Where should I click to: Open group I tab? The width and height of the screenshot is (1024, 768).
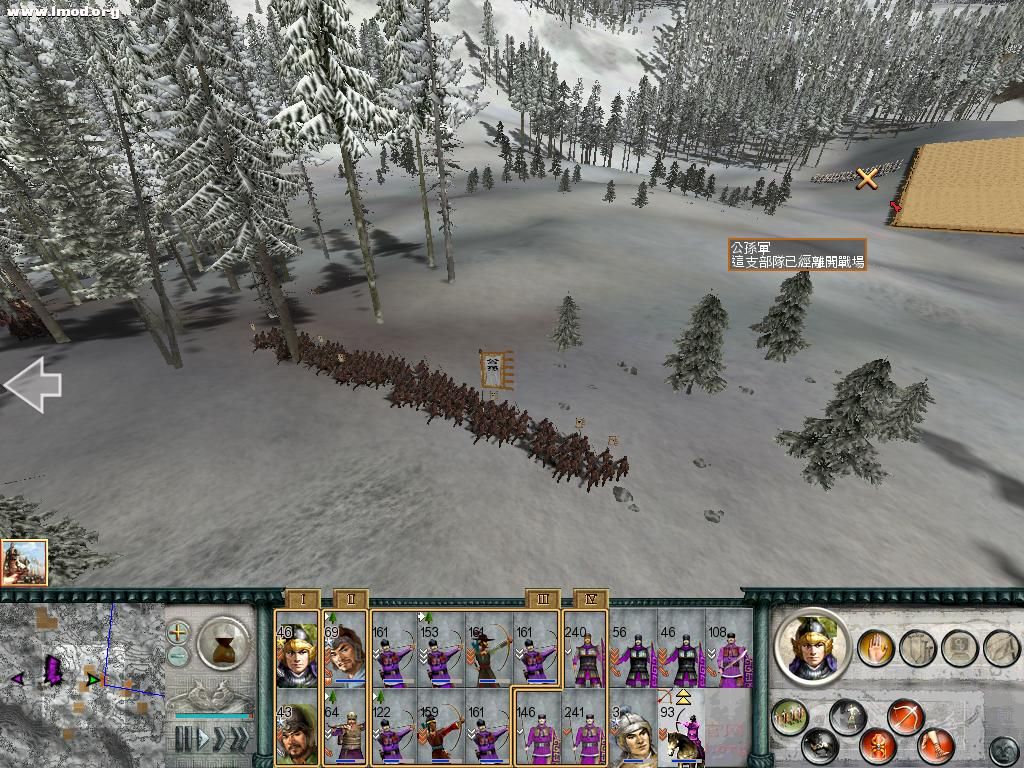(302, 599)
